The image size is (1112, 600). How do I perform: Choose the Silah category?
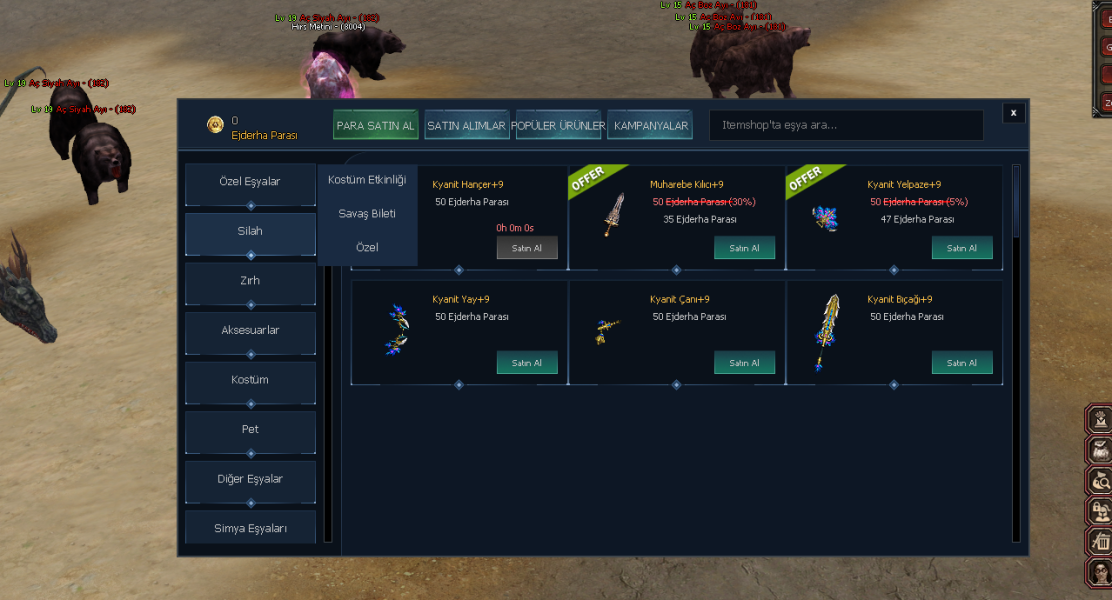point(250,231)
